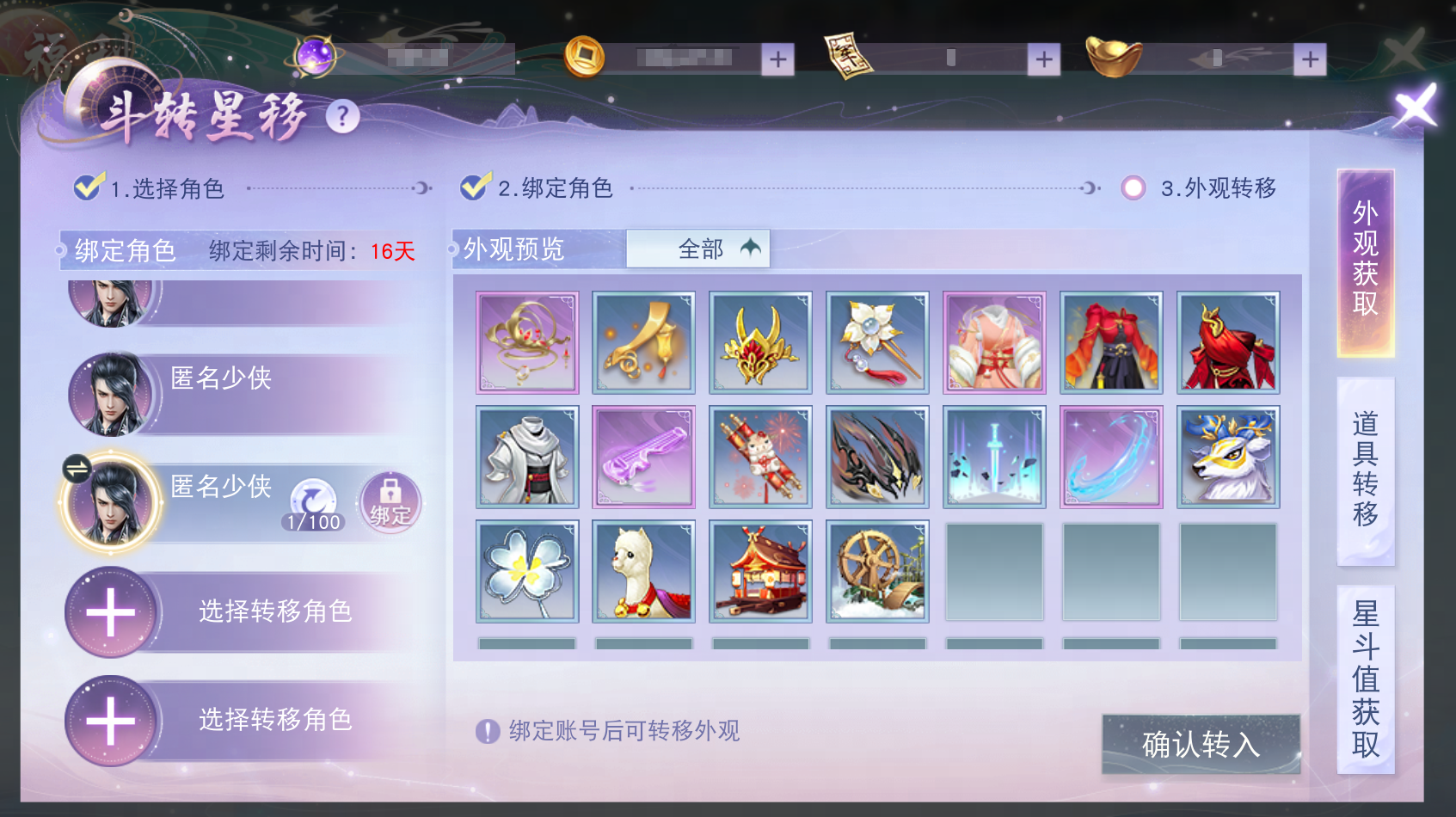Click the plus next to the gold ingot balance
The width and height of the screenshot is (1456, 817).
(x=1309, y=58)
